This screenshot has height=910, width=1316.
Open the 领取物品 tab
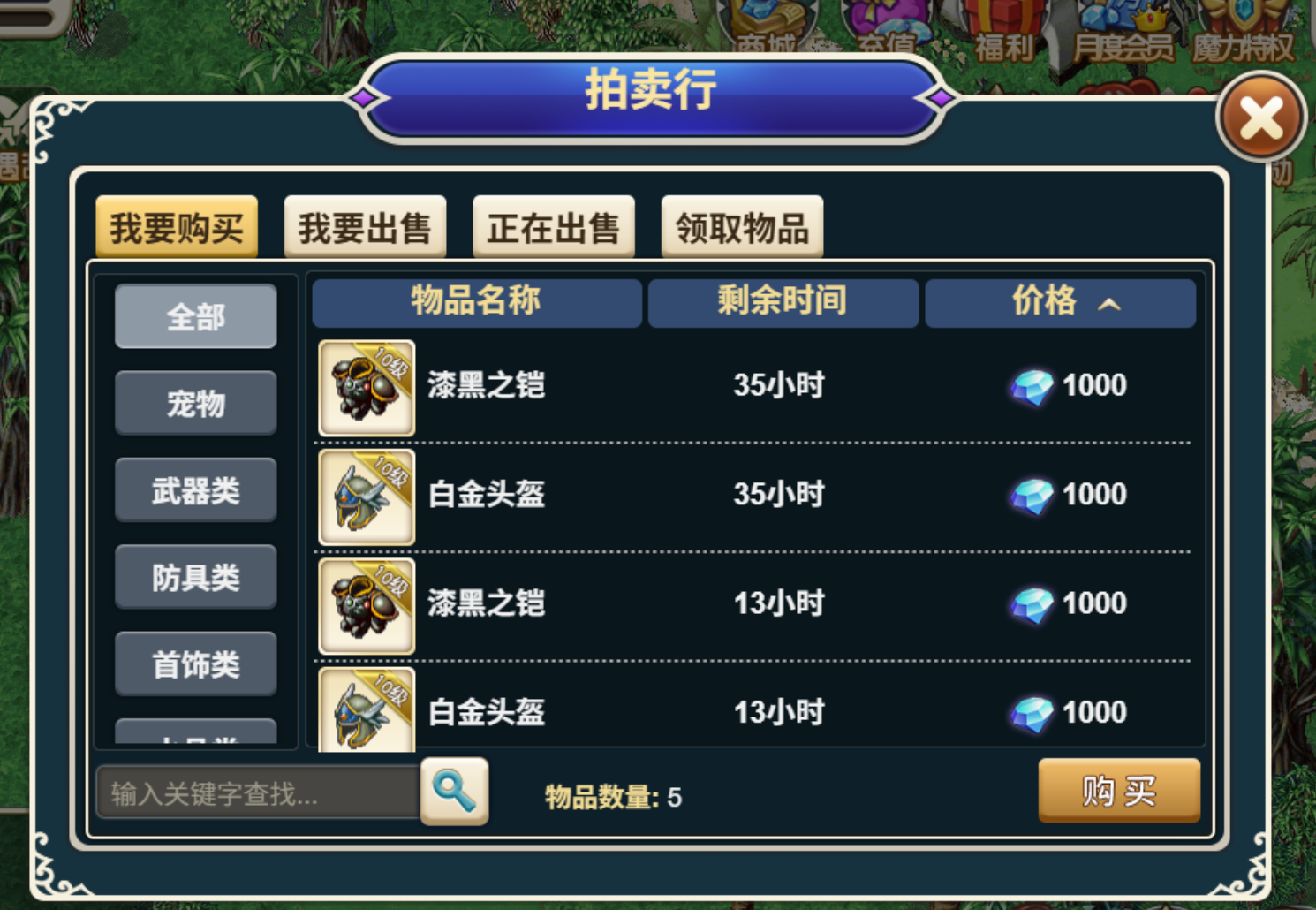pos(742,226)
